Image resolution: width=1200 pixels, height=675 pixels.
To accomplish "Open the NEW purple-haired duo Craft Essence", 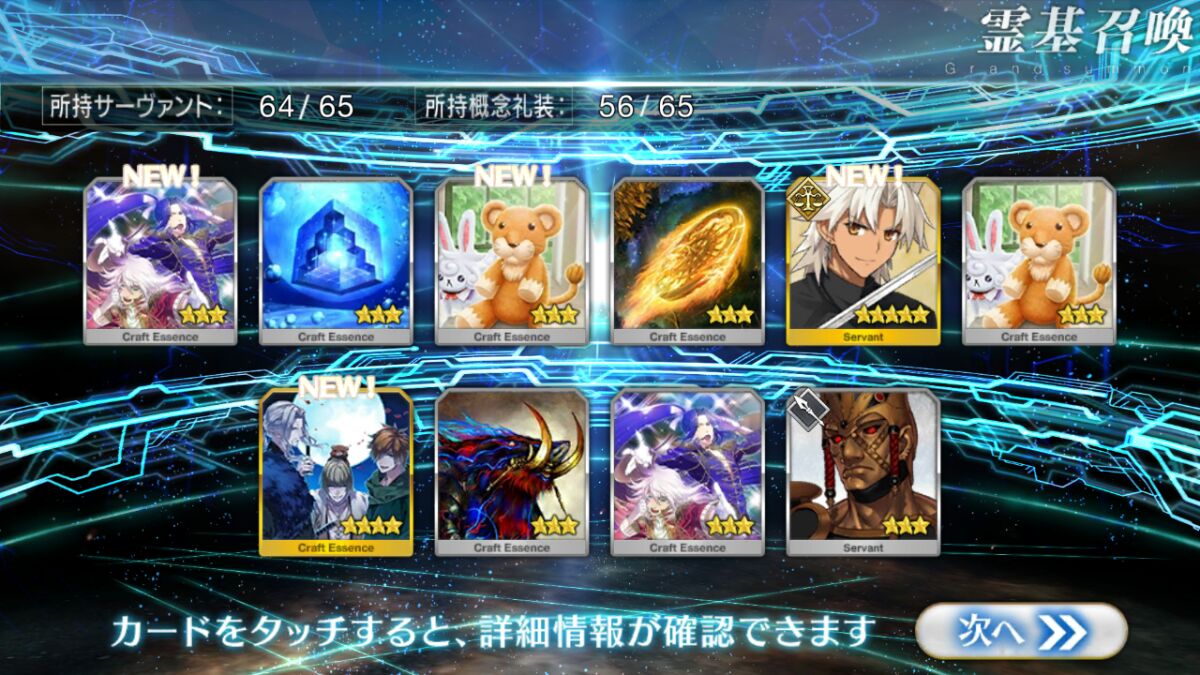I will [160, 262].
